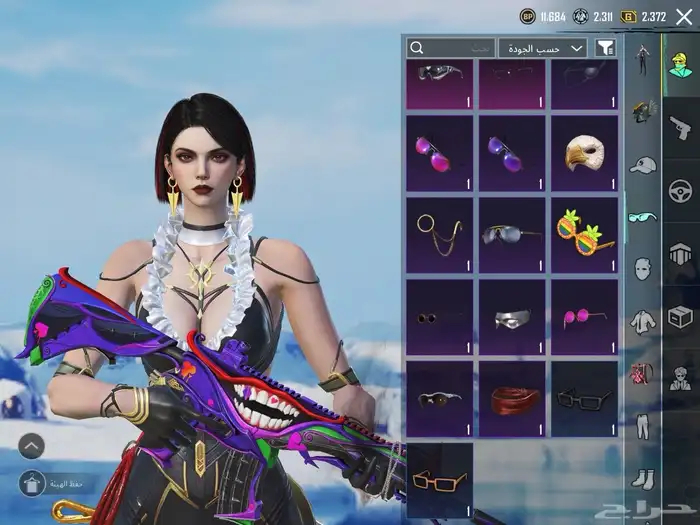This screenshot has width=700, height=525.
Task: Choose the pineapple party glasses
Action: (x=584, y=235)
